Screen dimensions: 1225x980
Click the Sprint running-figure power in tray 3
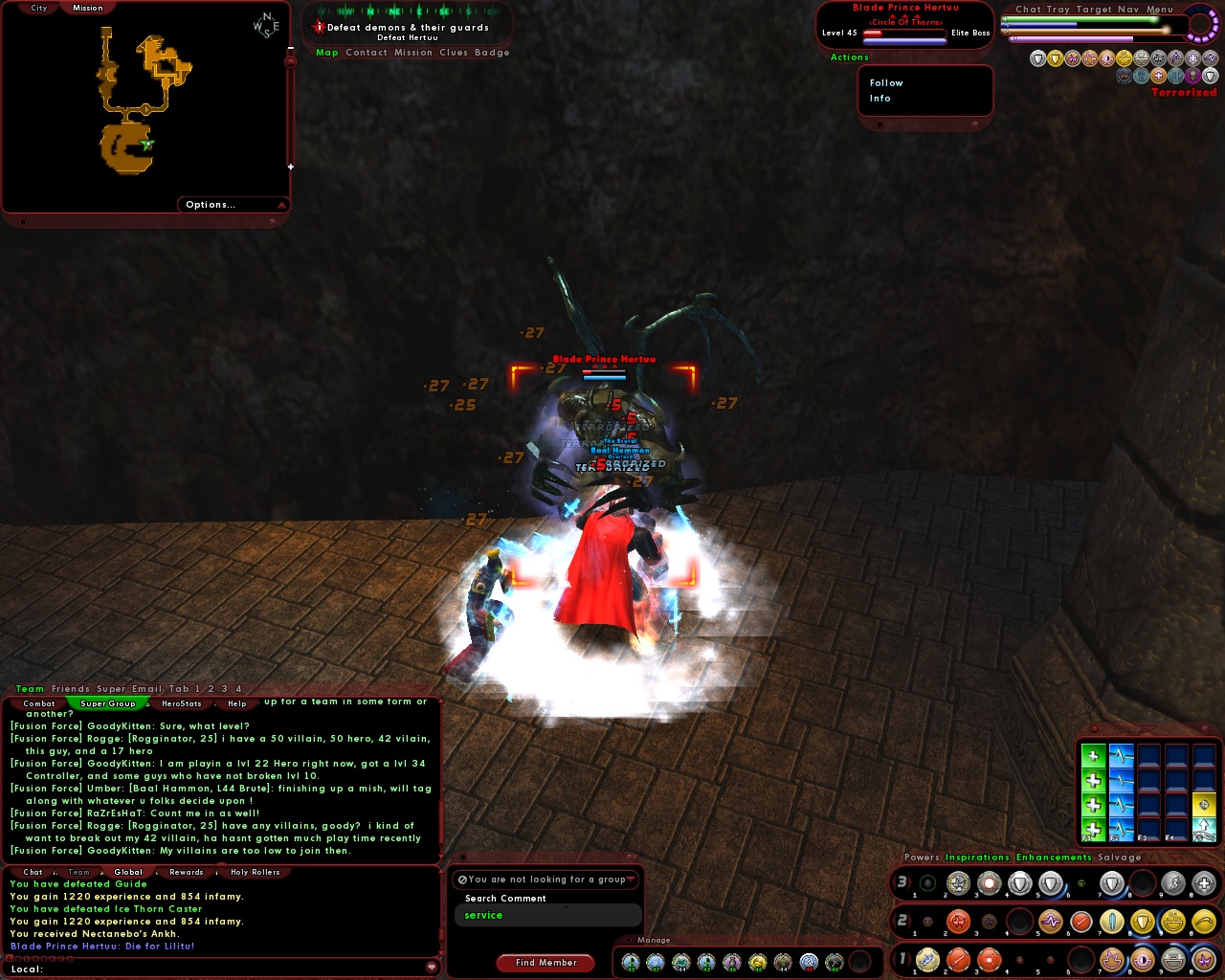click(1171, 883)
